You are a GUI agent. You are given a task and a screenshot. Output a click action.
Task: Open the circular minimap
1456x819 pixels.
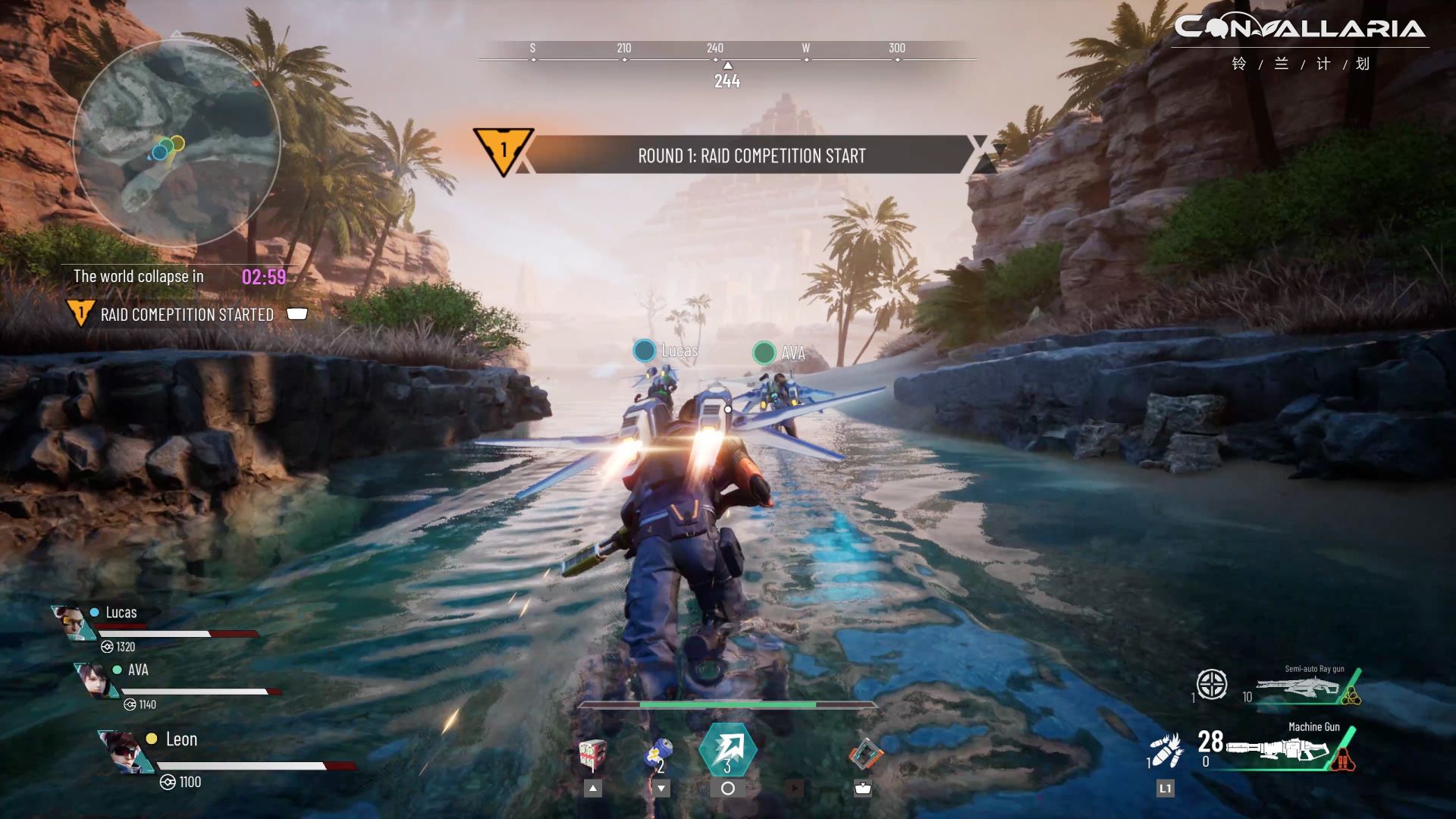[x=177, y=144]
